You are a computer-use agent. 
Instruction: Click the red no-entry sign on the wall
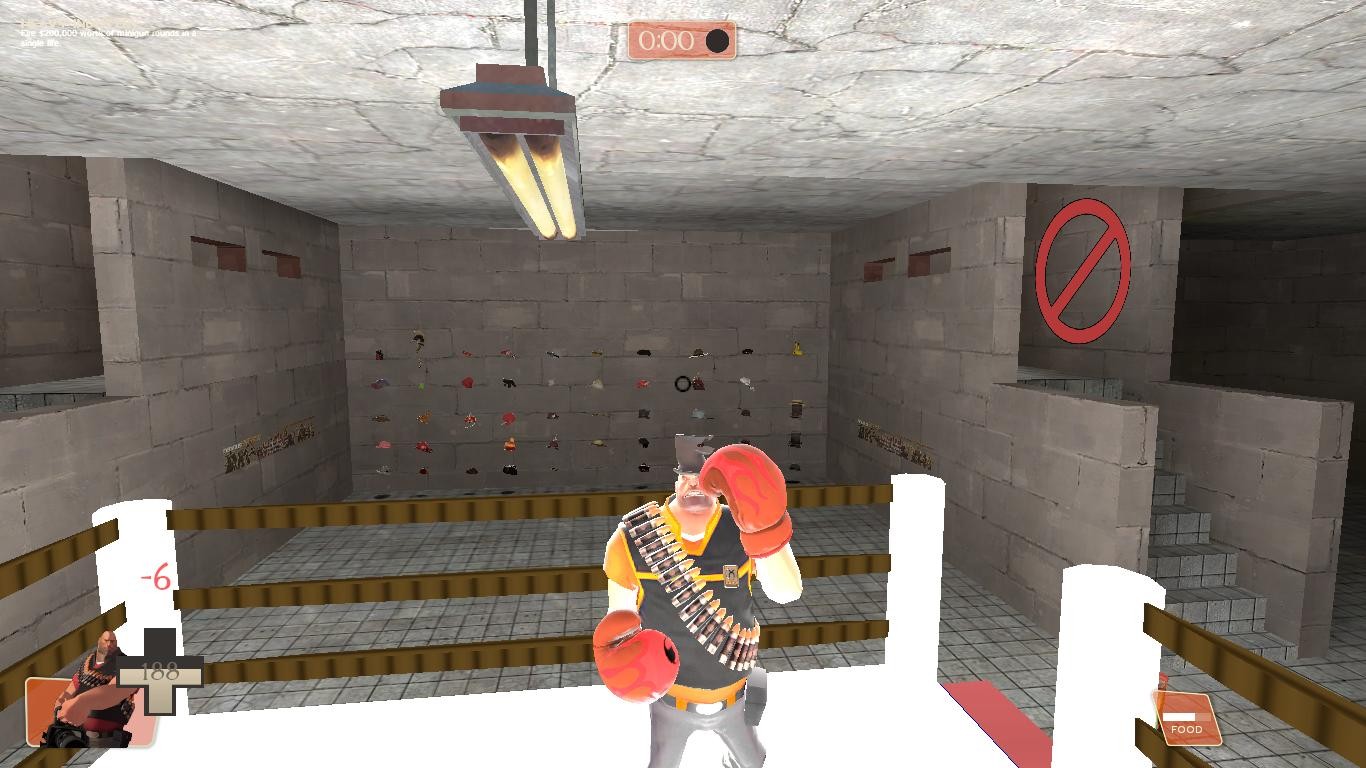pyautogui.click(x=1085, y=265)
